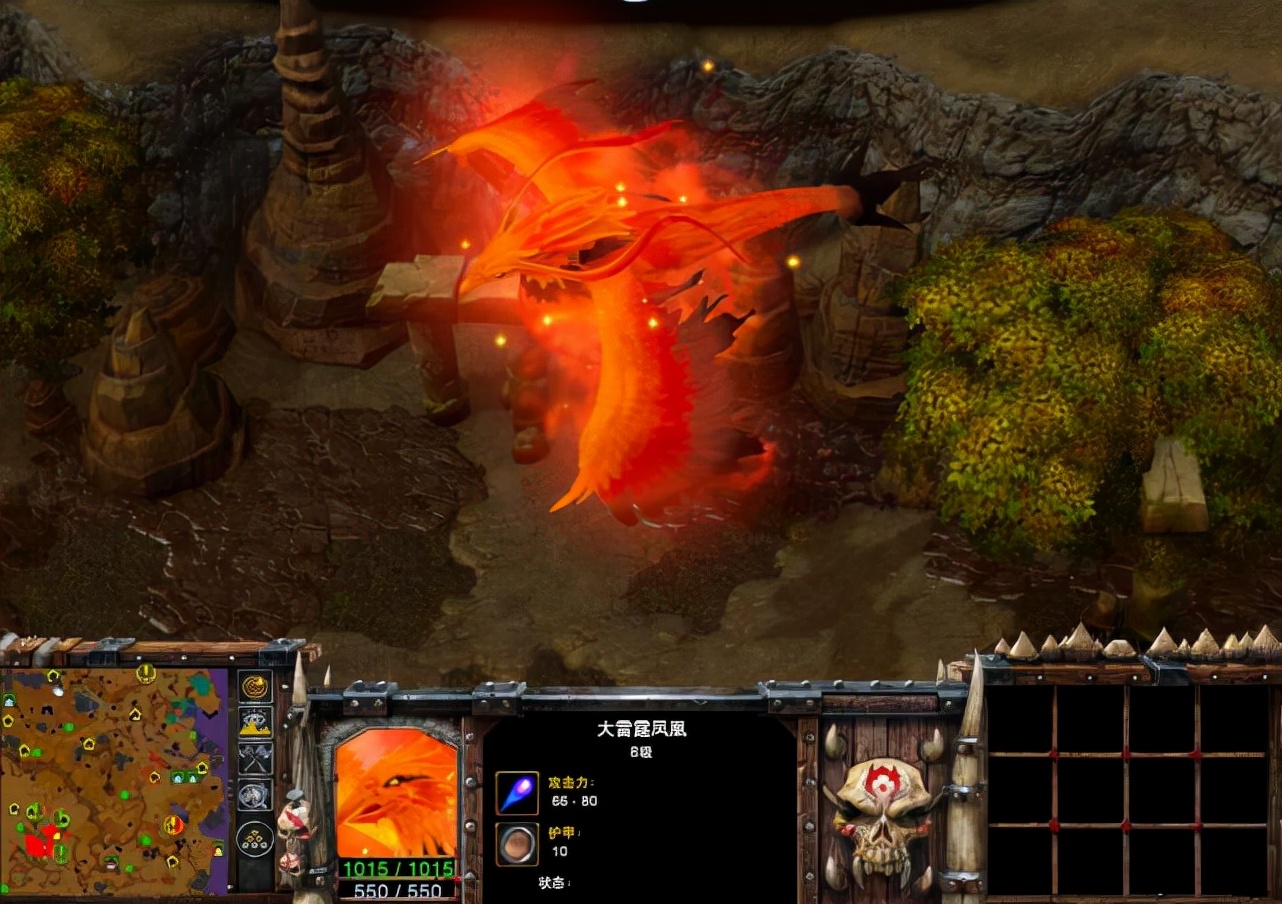Click the crossed axes icon in the minimap column
Image resolution: width=1282 pixels, height=904 pixels.
pos(257,757)
